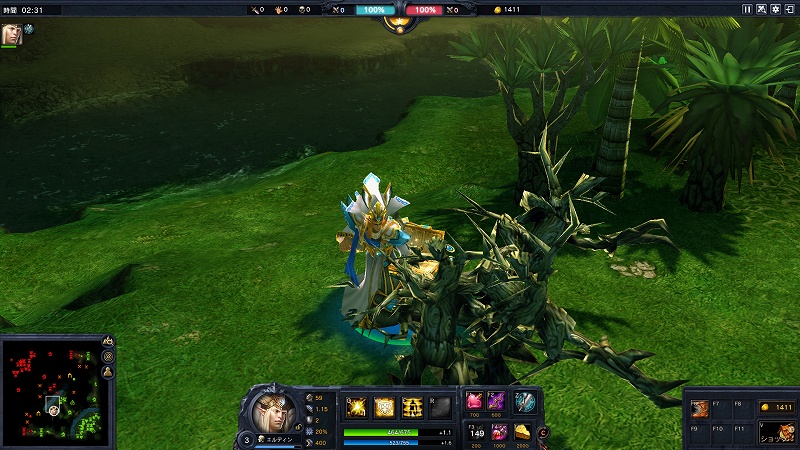Viewport: 800px width, 450px height.
Task: Select the hero avatar at top left
Action: tap(11, 33)
